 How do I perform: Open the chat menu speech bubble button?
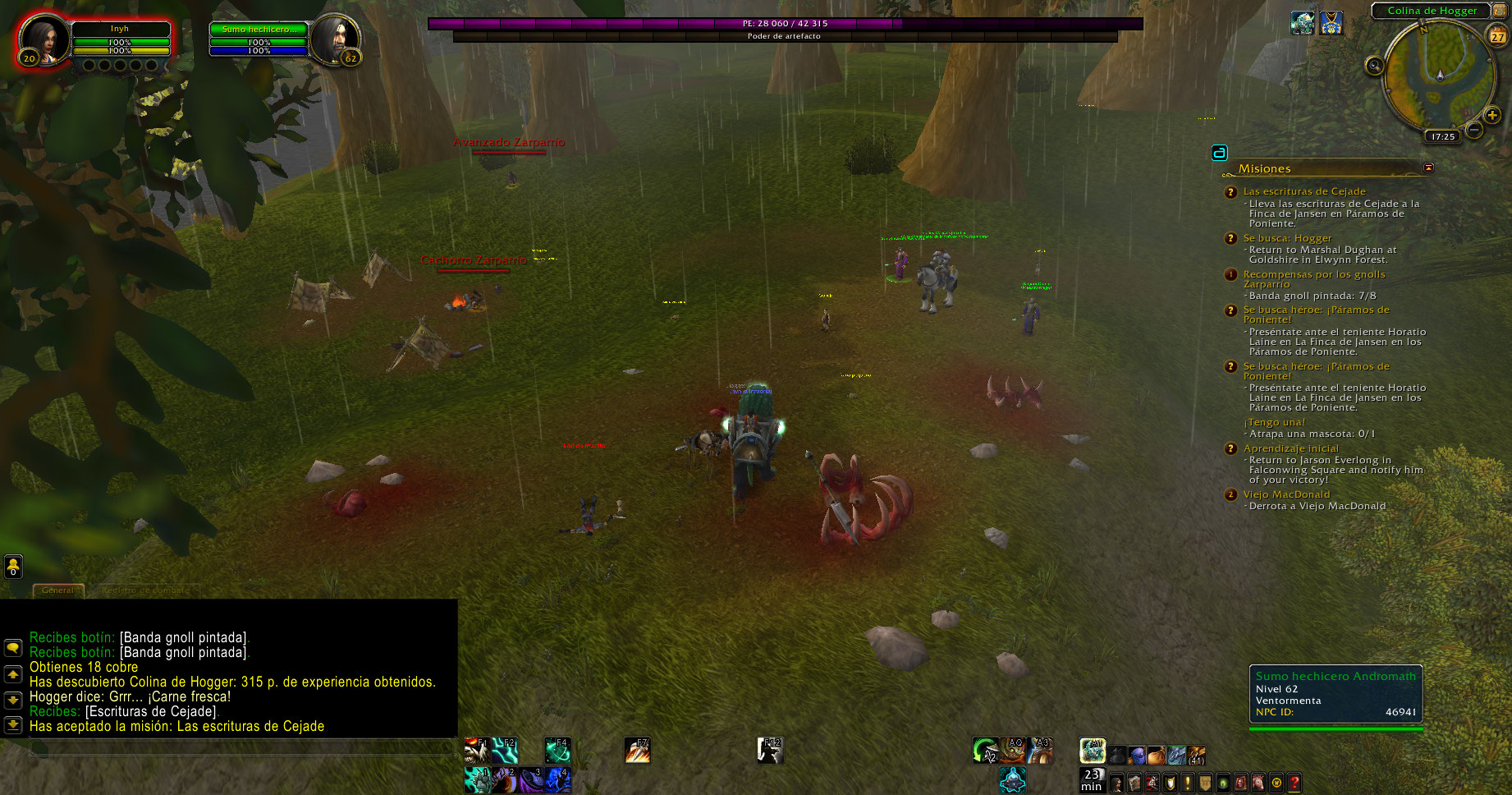pyautogui.click(x=13, y=648)
